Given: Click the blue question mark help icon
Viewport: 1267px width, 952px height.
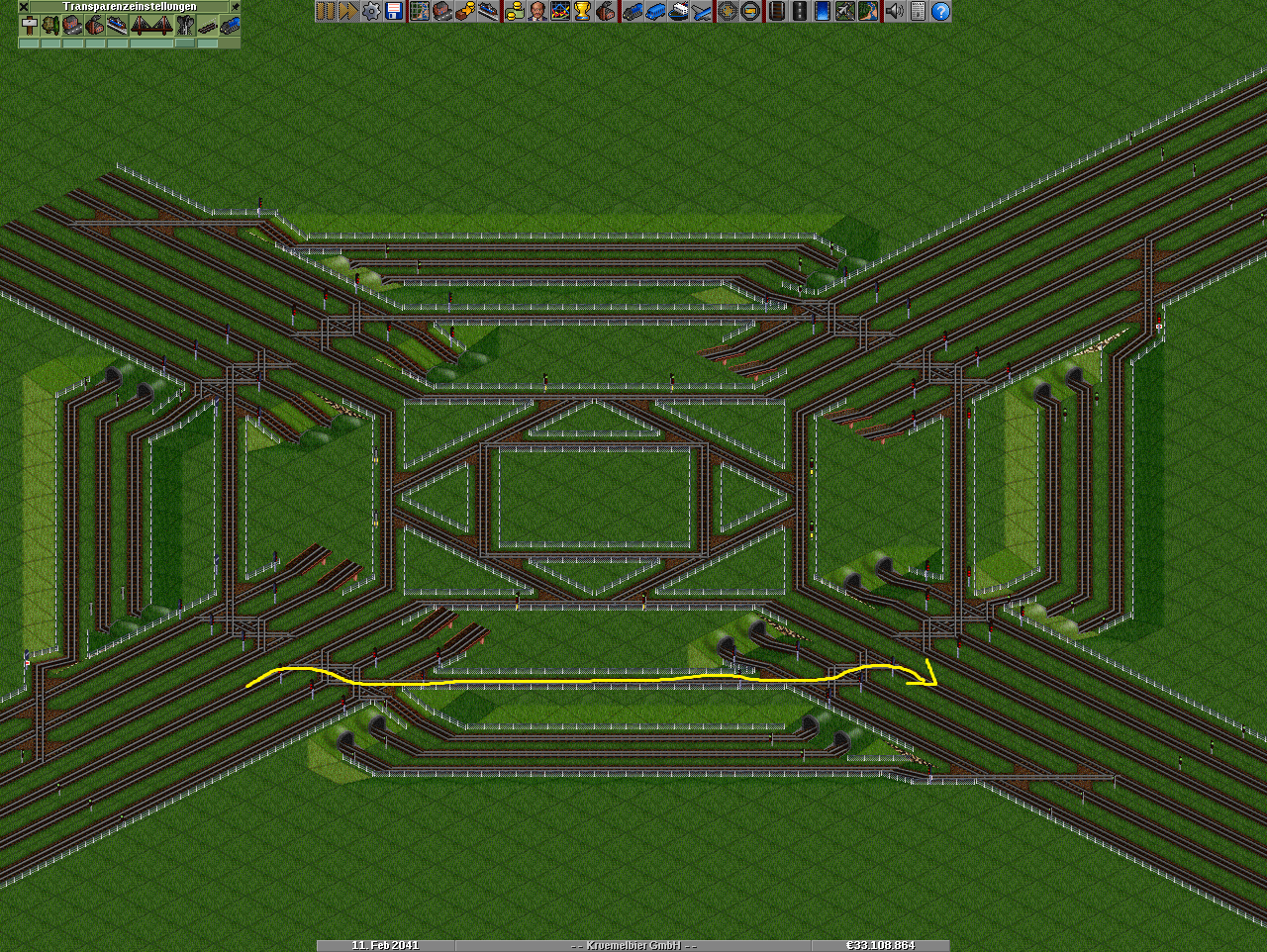Looking at the screenshot, I should pyautogui.click(x=940, y=11).
